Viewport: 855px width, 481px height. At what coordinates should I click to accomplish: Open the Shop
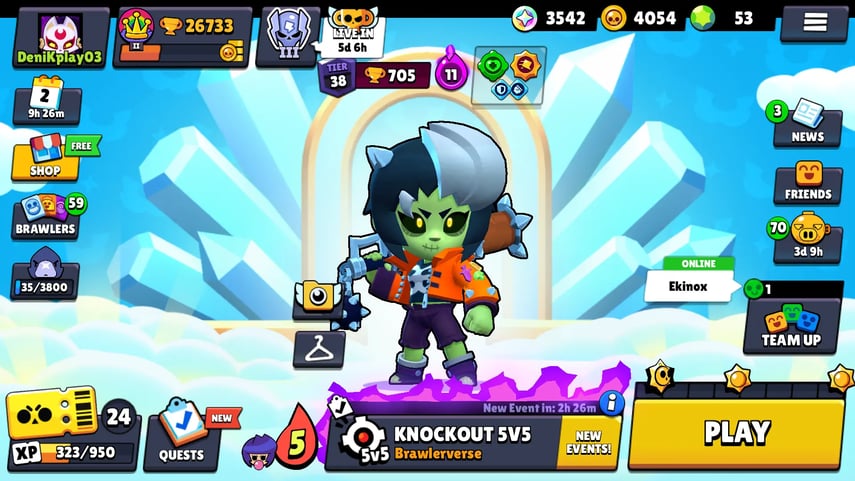pyautogui.click(x=45, y=157)
